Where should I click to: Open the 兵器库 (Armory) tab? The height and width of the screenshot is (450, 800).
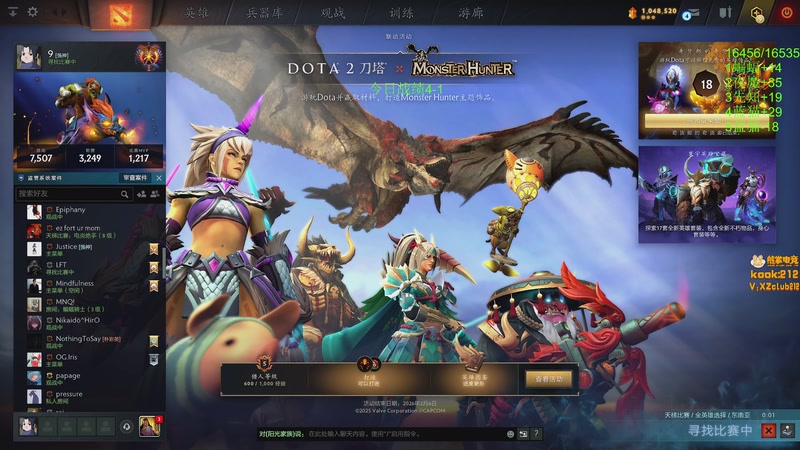click(x=265, y=13)
